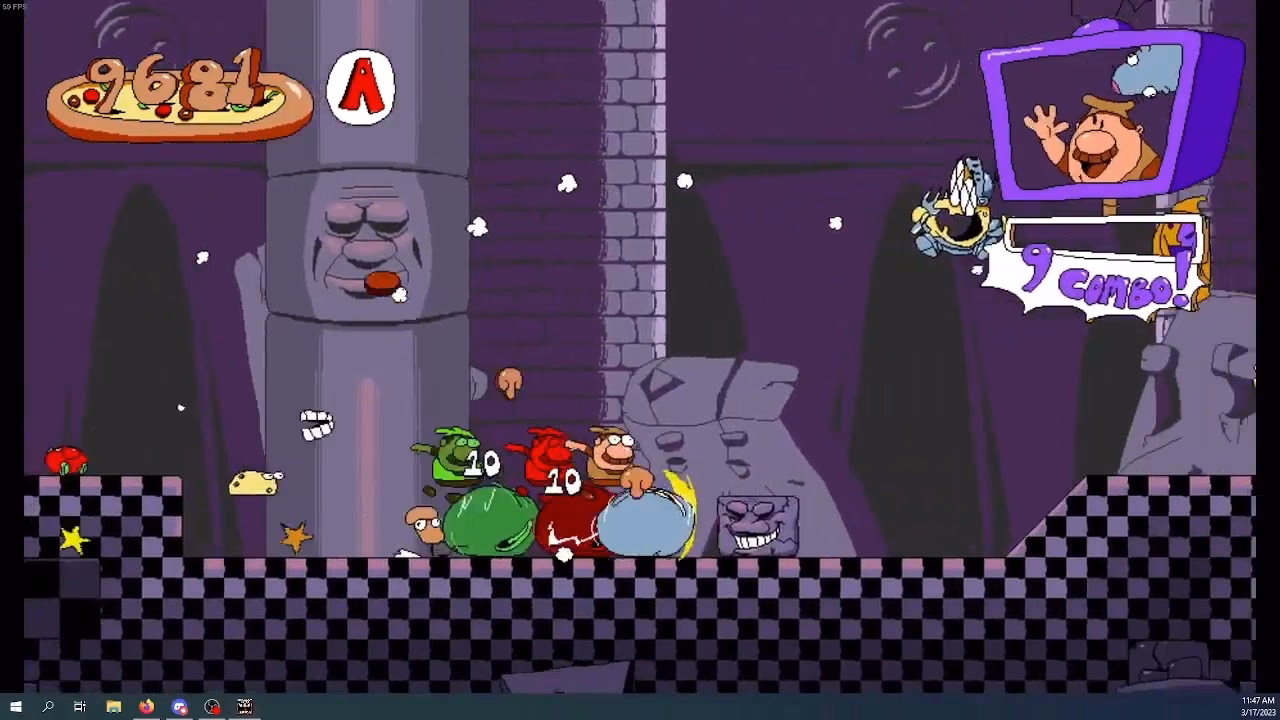The width and height of the screenshot is (1280, 720).
Task: Launch File Explorer from the taskbar
Action: tap(112, 706)
